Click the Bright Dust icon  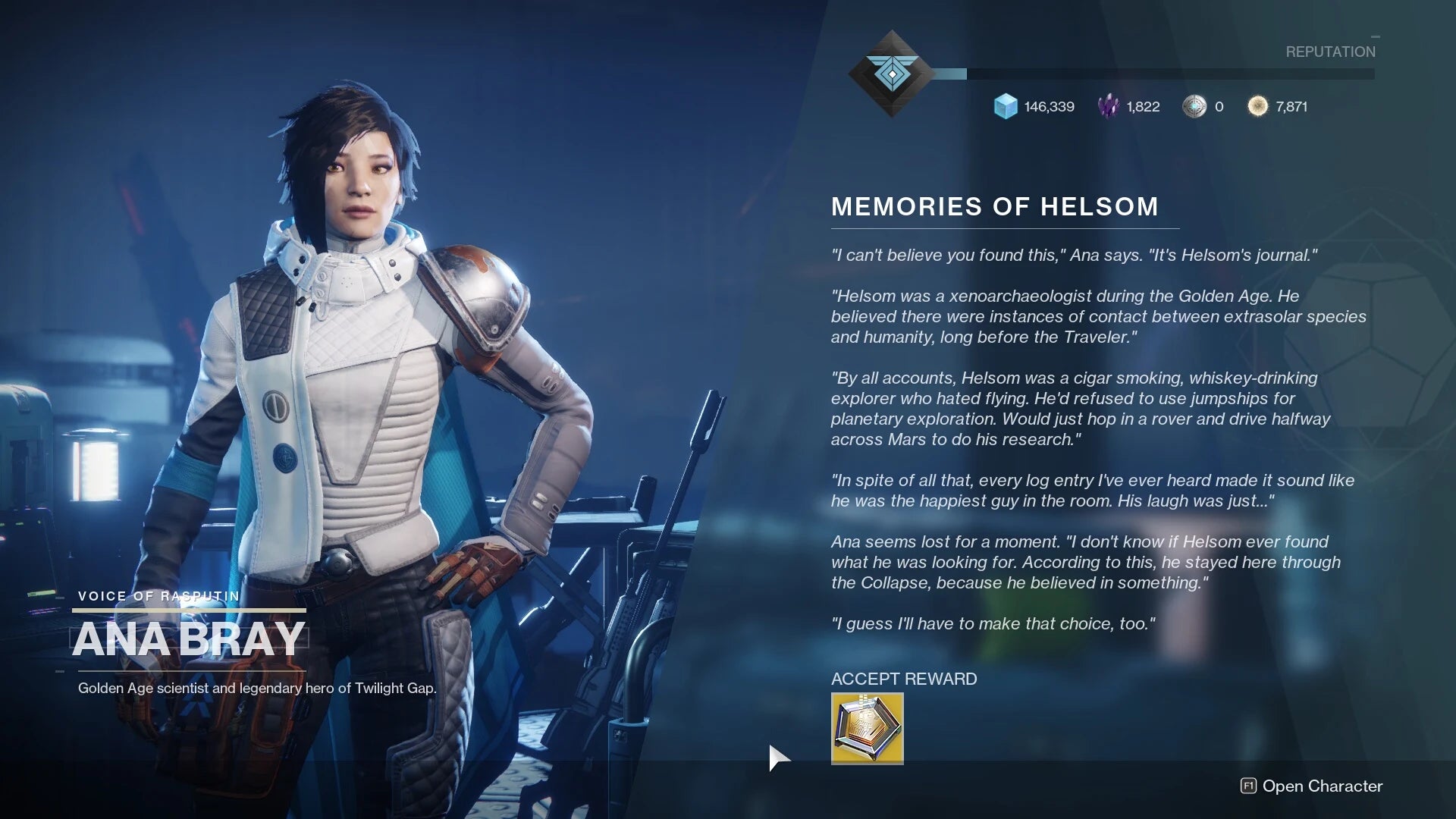[1258, 106]
